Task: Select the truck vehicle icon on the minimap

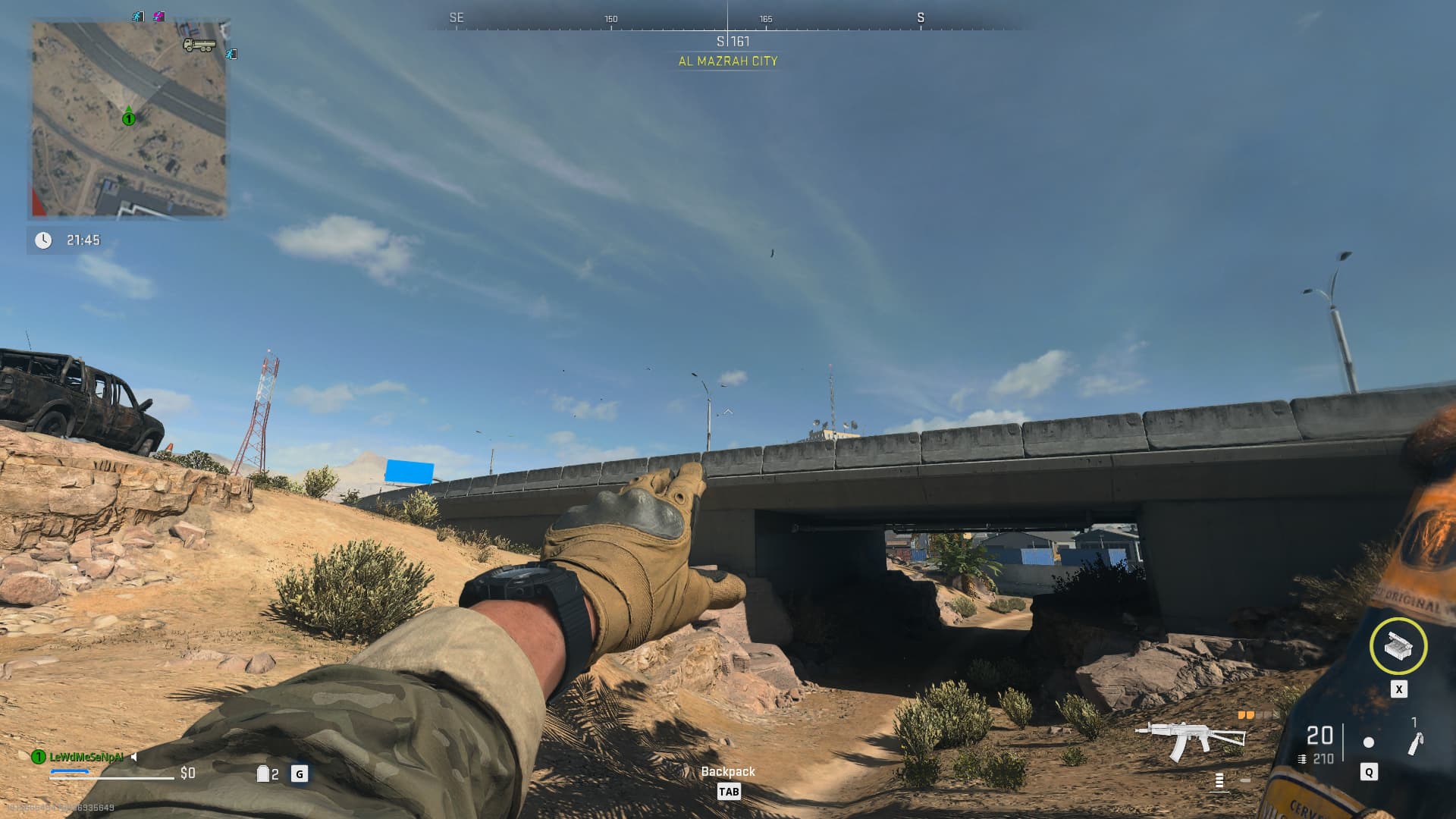Action: click(199, 45)
